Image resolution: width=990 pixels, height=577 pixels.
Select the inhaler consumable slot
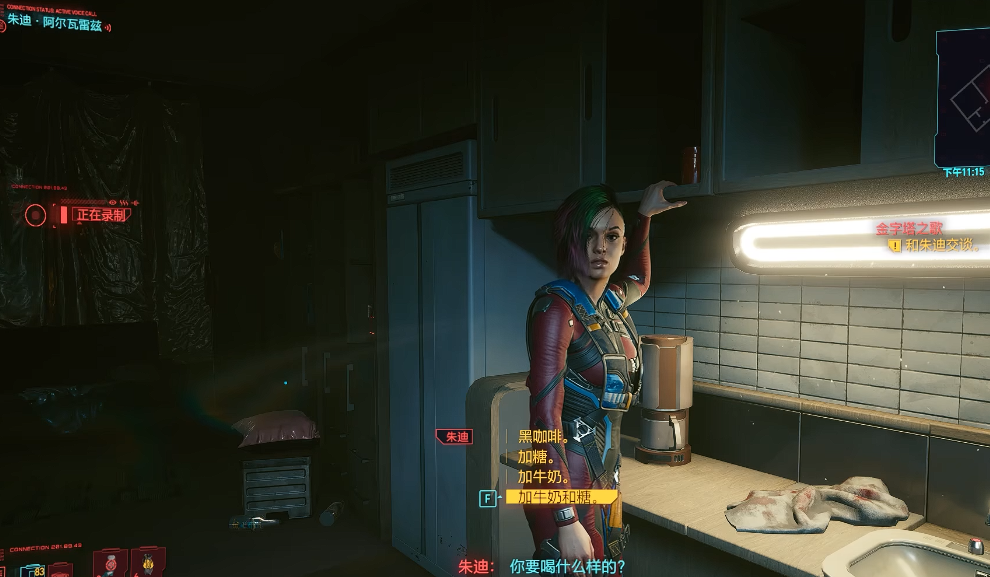coord(110,564)
